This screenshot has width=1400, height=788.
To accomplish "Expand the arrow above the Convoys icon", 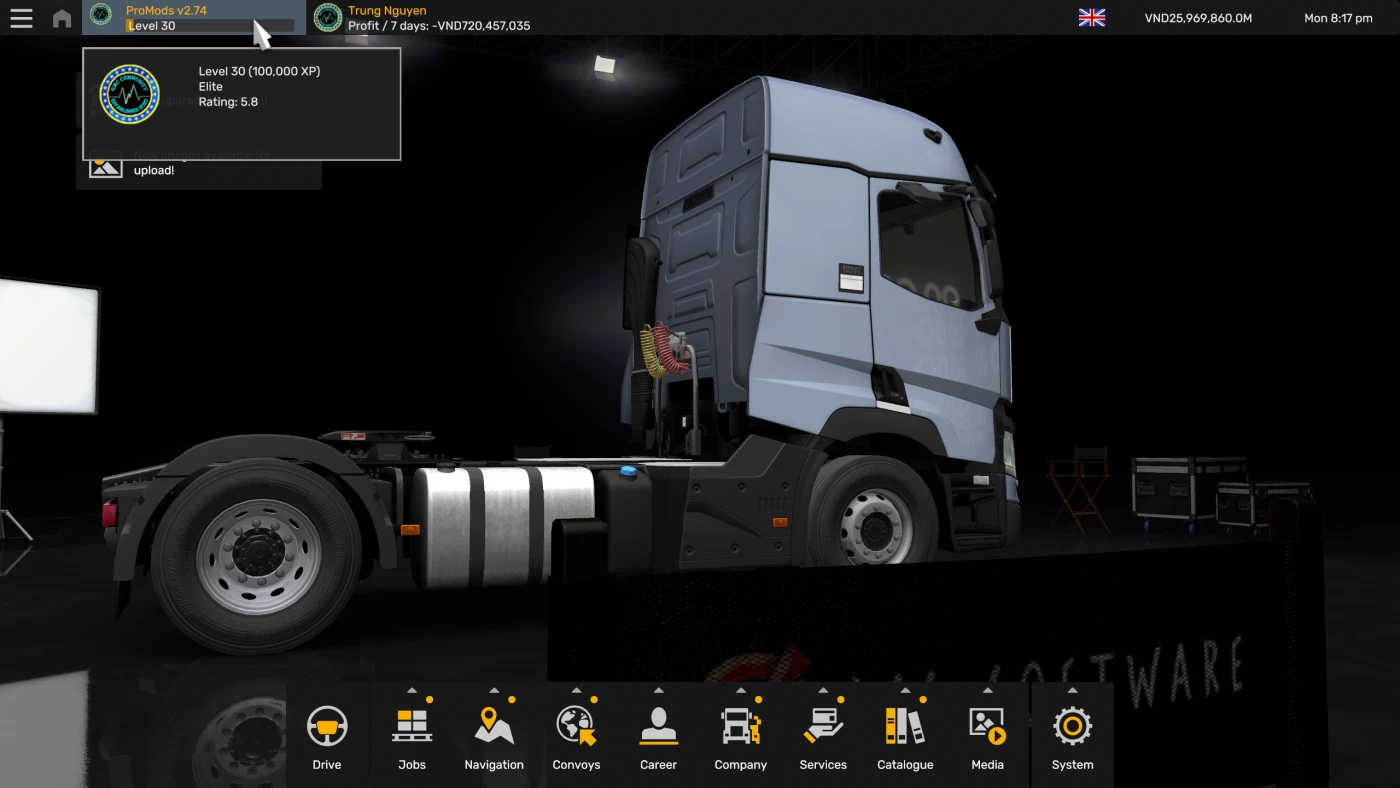I will [x=575, y=688].
